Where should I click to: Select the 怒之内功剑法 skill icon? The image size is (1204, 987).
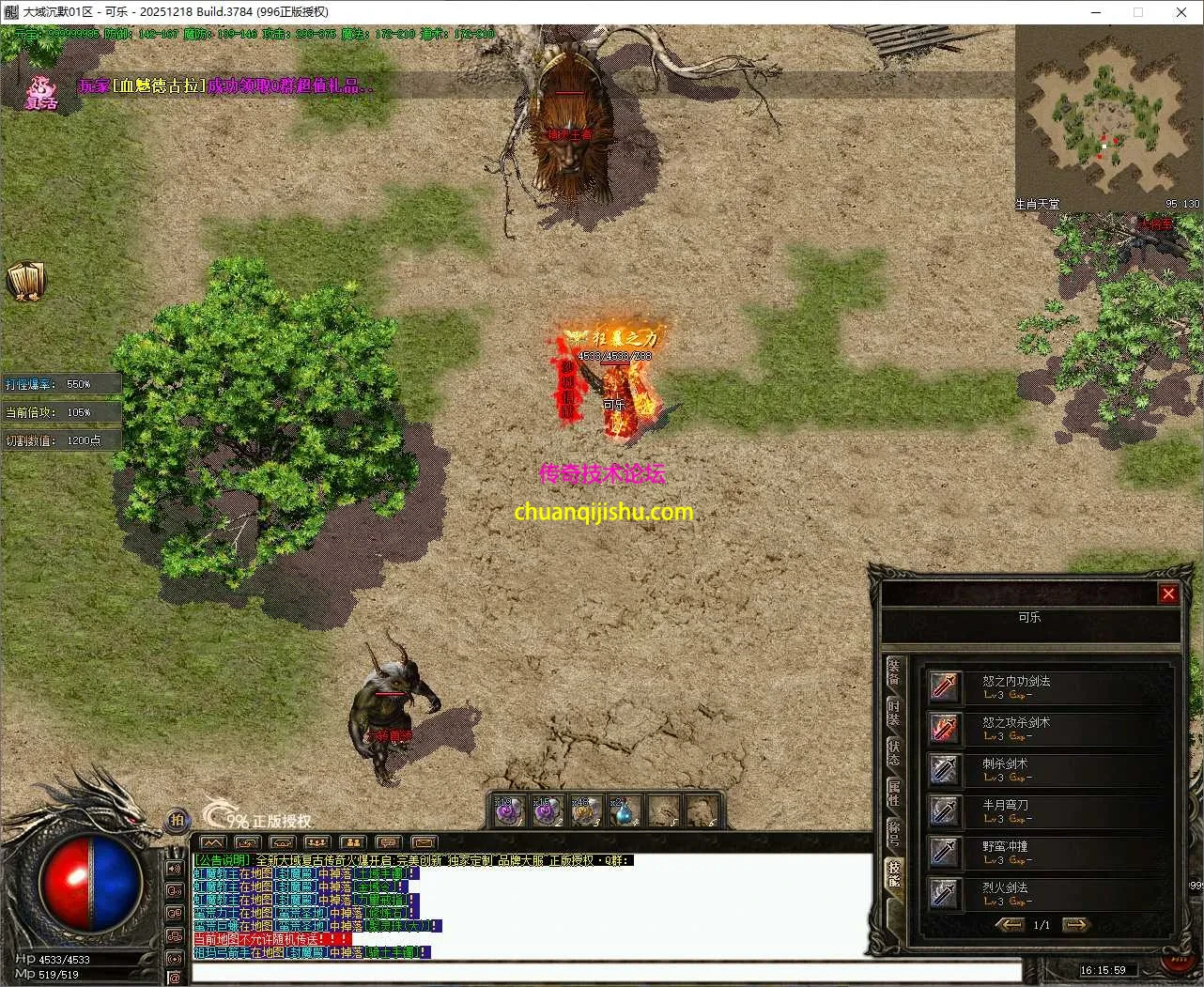coord(945,686)
